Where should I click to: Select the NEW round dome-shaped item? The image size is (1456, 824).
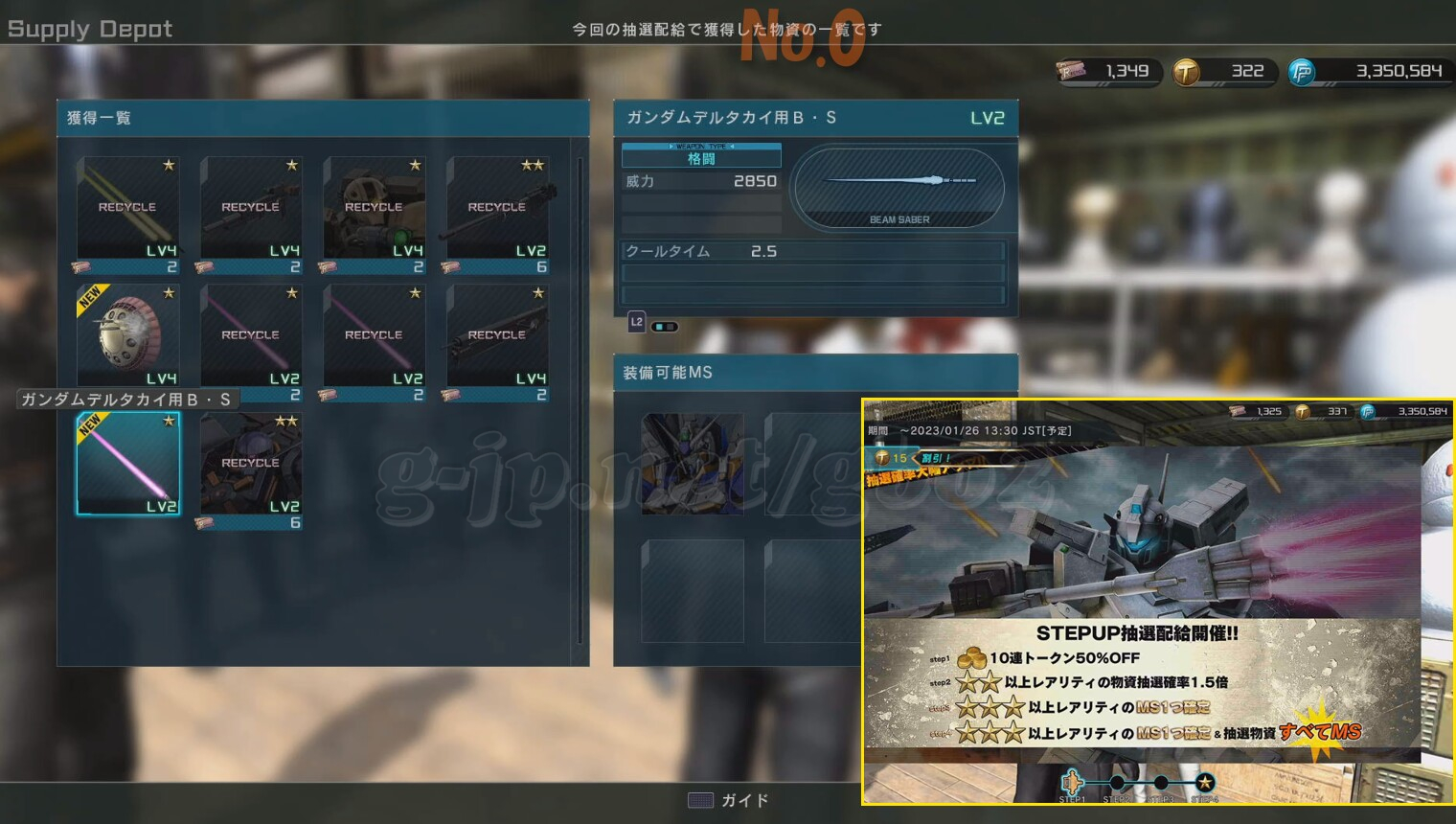[x=128, y=335]
